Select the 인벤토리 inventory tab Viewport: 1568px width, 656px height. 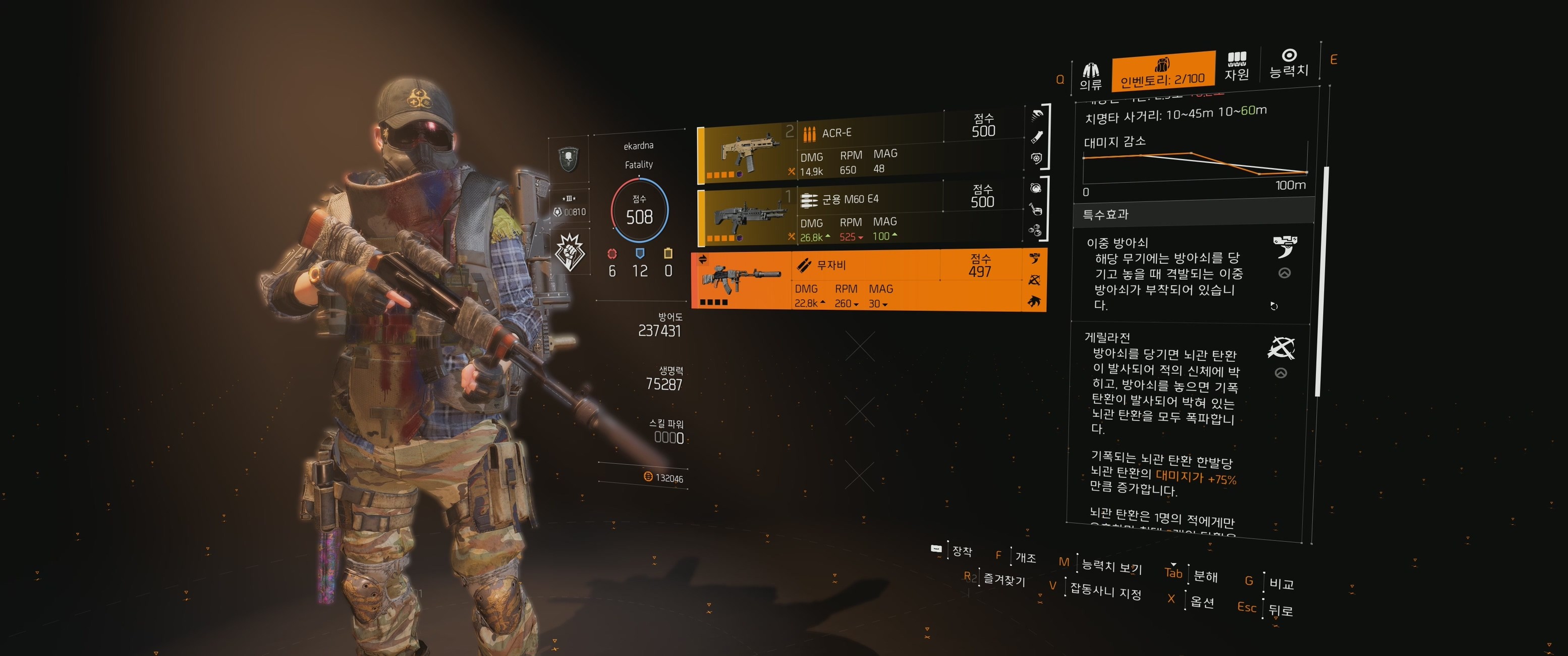point(1162,72)
